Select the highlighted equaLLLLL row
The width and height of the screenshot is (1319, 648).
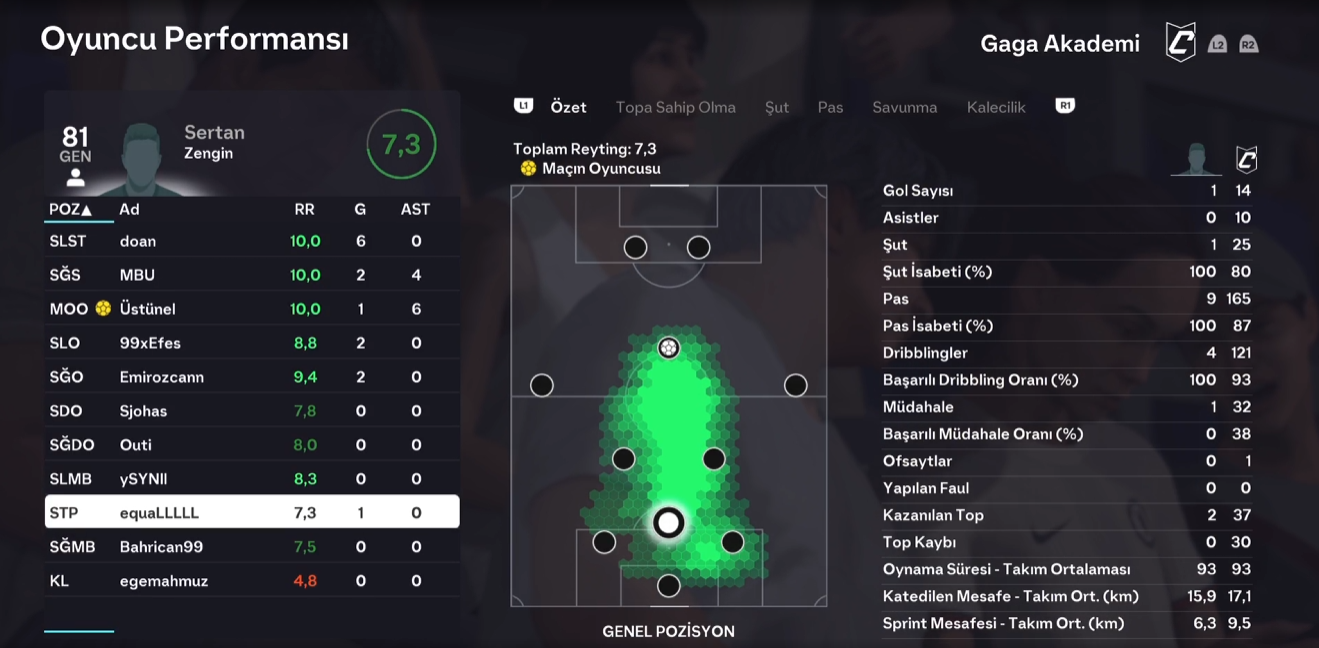[x=251, y=513]
